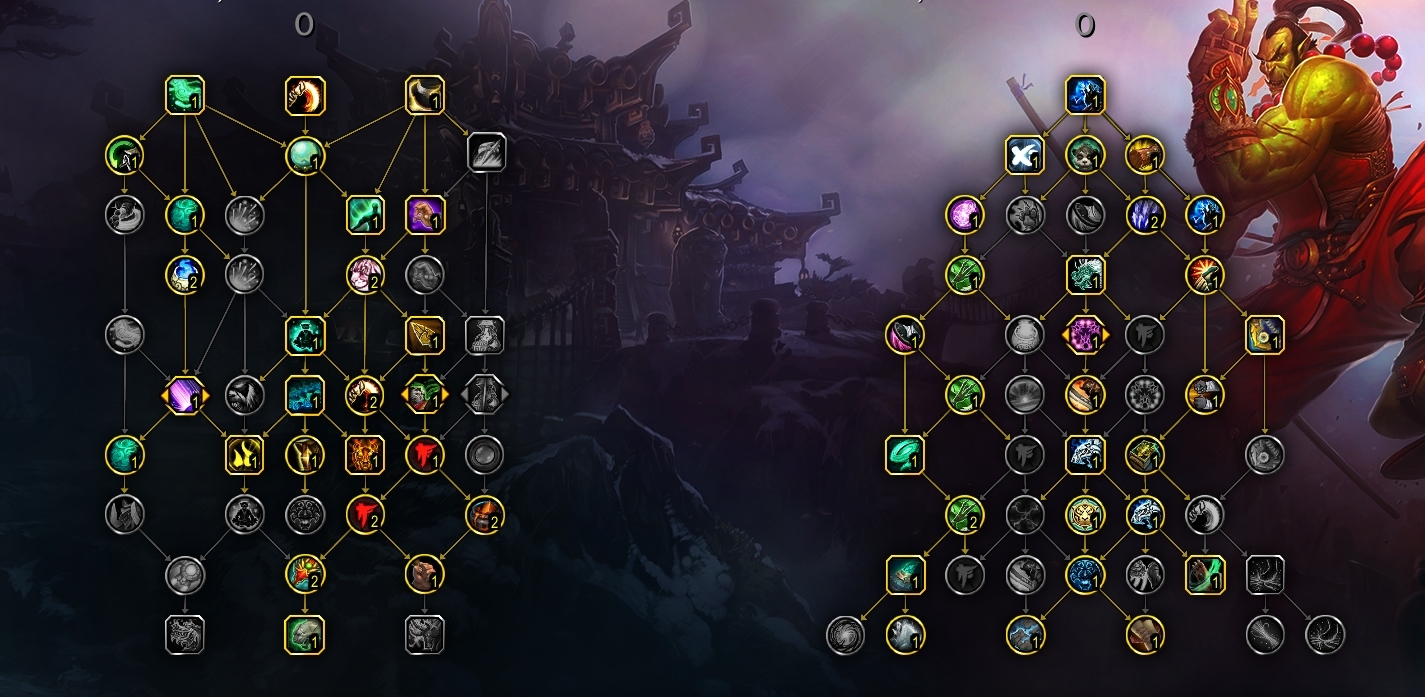Pick the golden scroll square talent
The height and width of the screenshot is (697, 1425).
[1265, 335]
